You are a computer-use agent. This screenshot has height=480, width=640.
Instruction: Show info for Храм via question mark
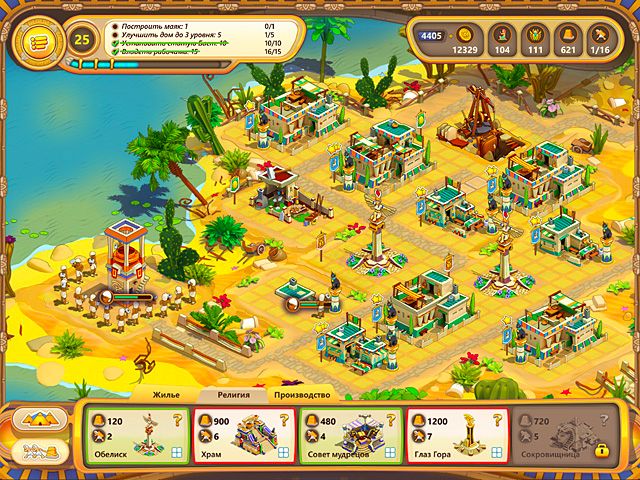point(285,419)
